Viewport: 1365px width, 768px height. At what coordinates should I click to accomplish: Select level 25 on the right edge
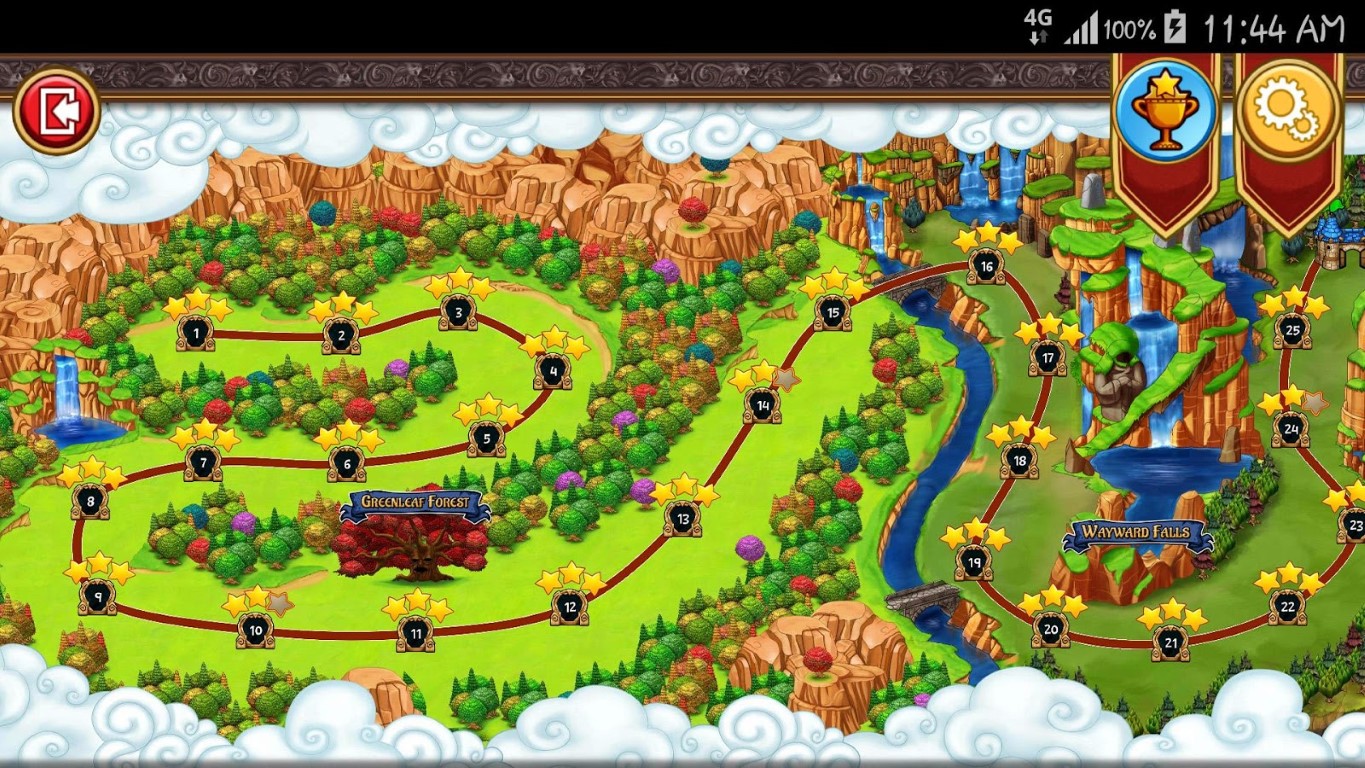click(1293, 331)
